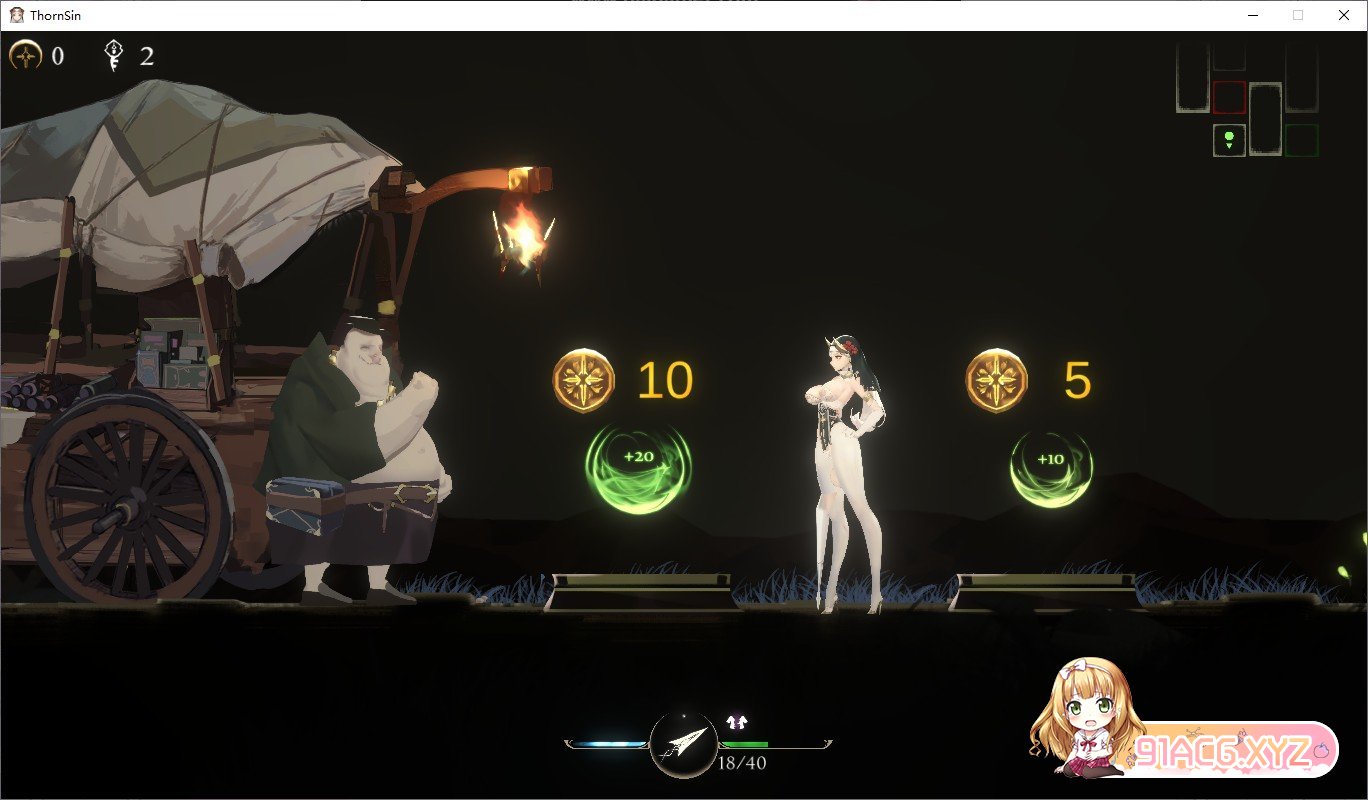Click the gold coin icon priced at 5
This screenshot has height=800, width=1368.
point(996,379)
